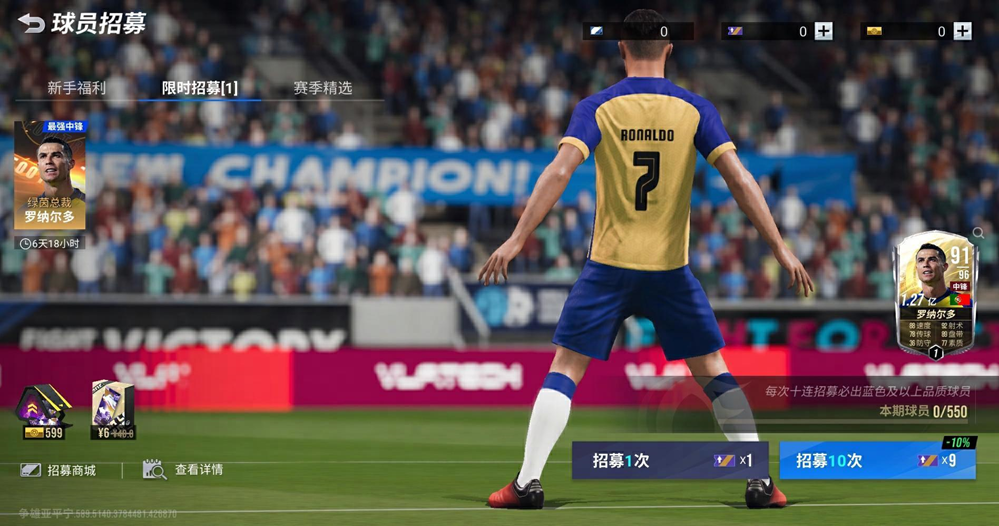This screenshot has height=526, width=999.
Task: Add gold currency with the plus button
Action: [x=962, y=31]
